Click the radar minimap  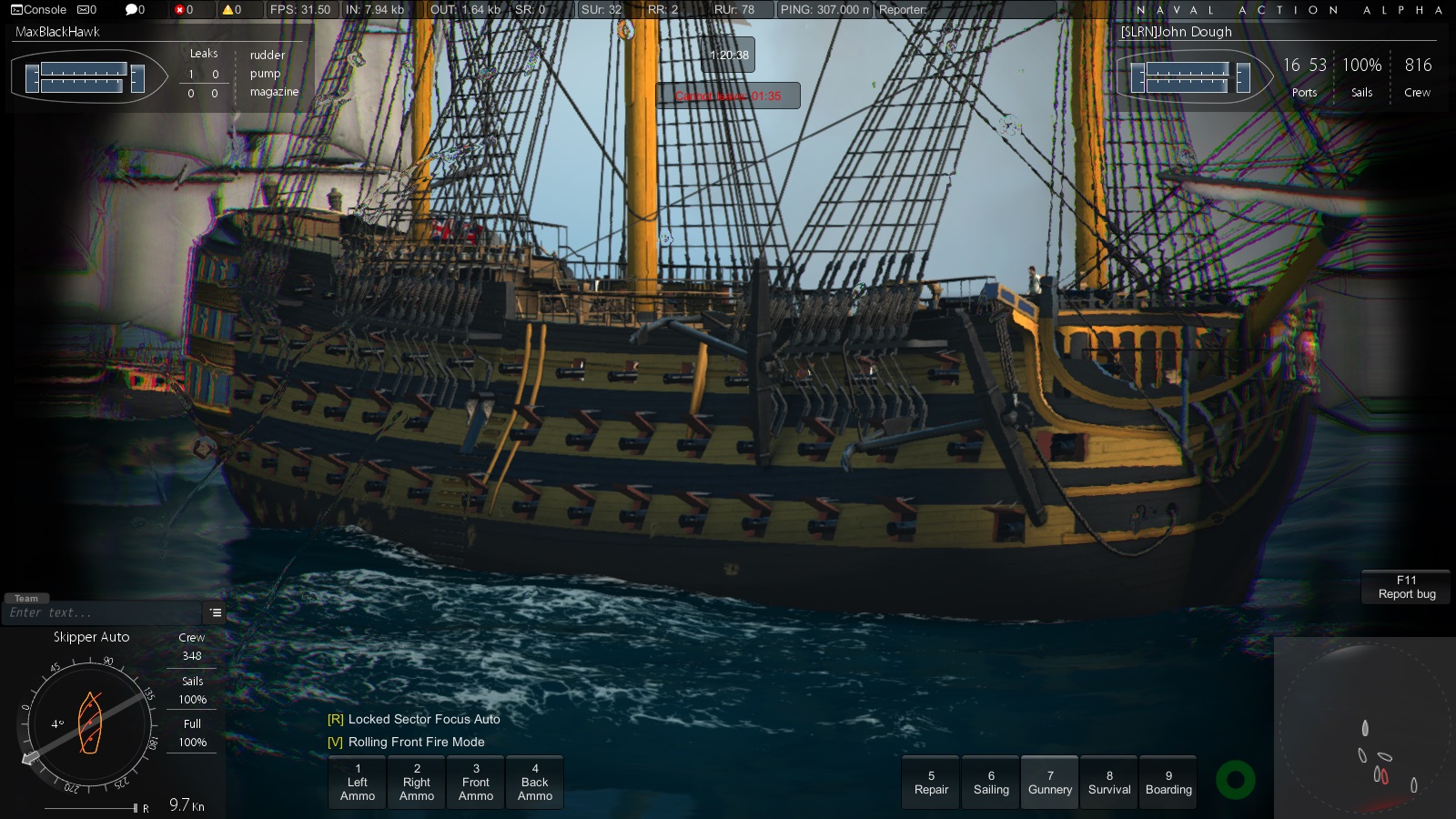point(1365,728)
